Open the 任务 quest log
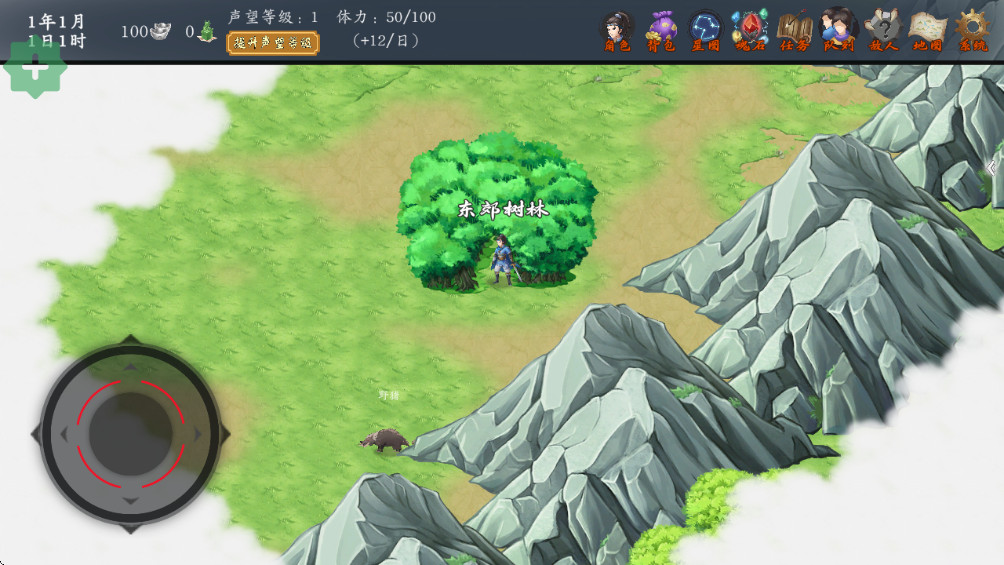This screenshot has height=565, width=1004. (x=795, y=30)
